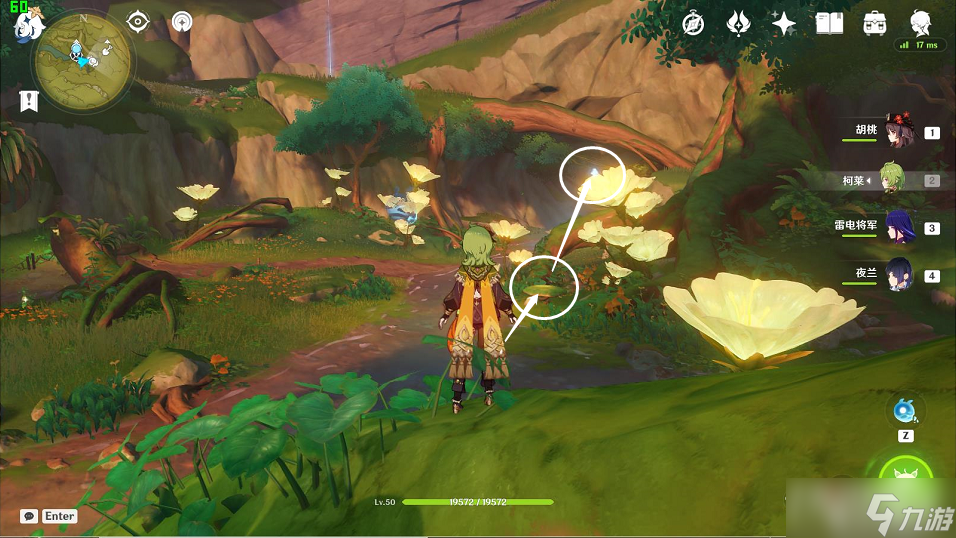Screen dimensions: 956x538
Task: Open the four-pointed star Wish icon
Action: pos(784,23)
